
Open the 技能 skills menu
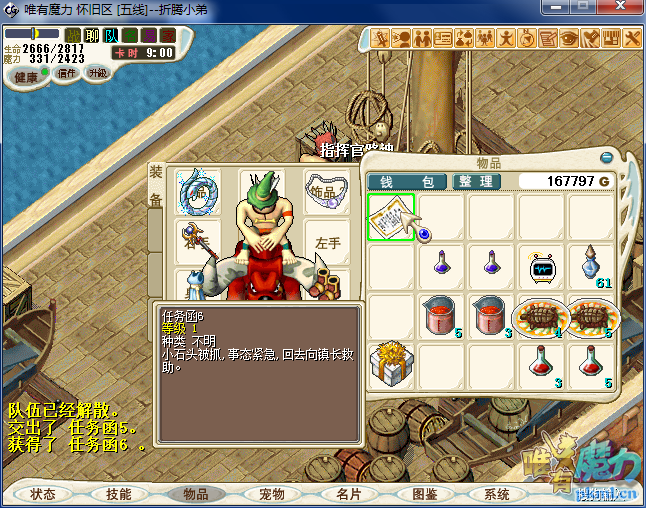119,494
